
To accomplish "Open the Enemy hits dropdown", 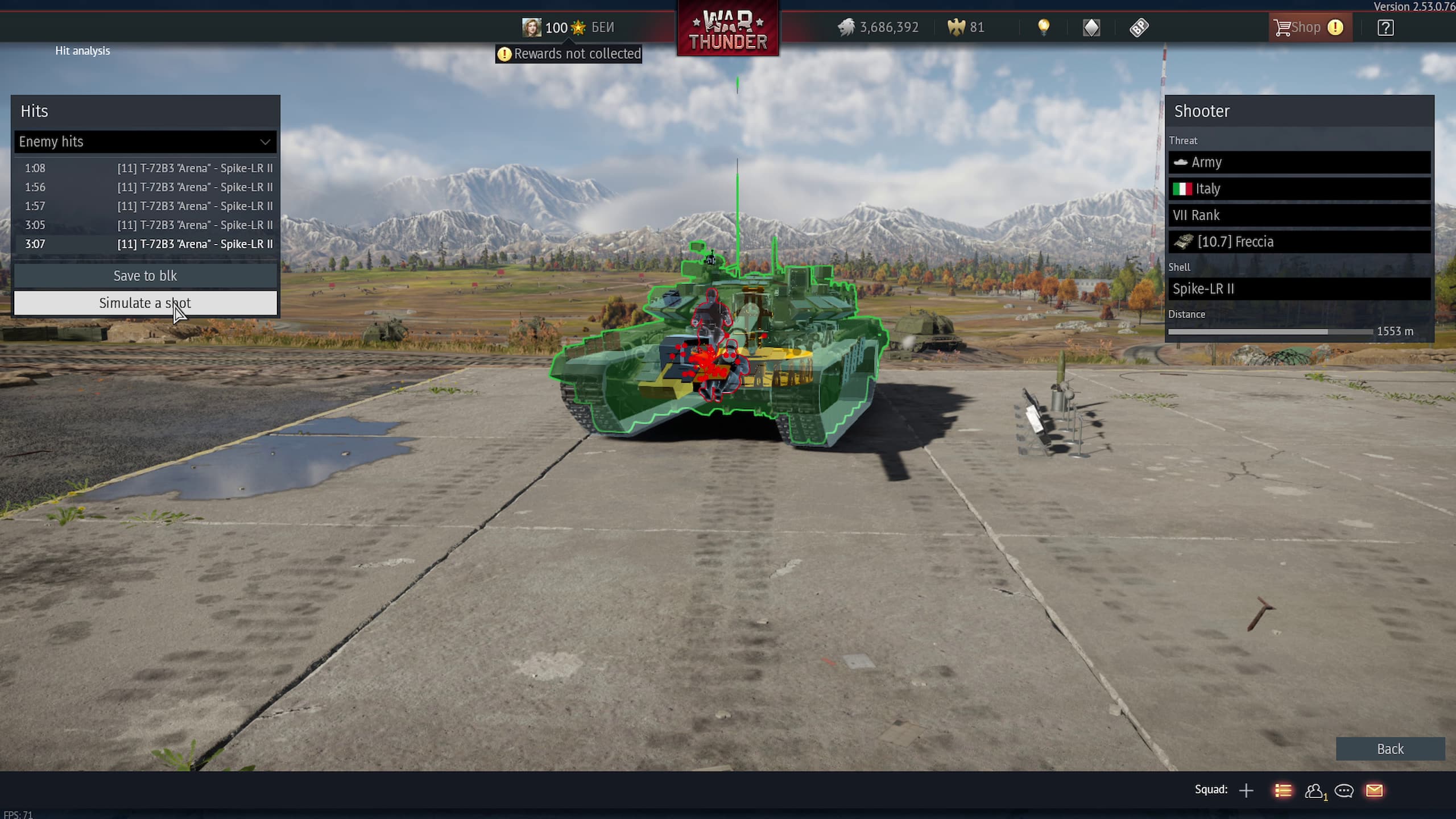I will [145, 142].
